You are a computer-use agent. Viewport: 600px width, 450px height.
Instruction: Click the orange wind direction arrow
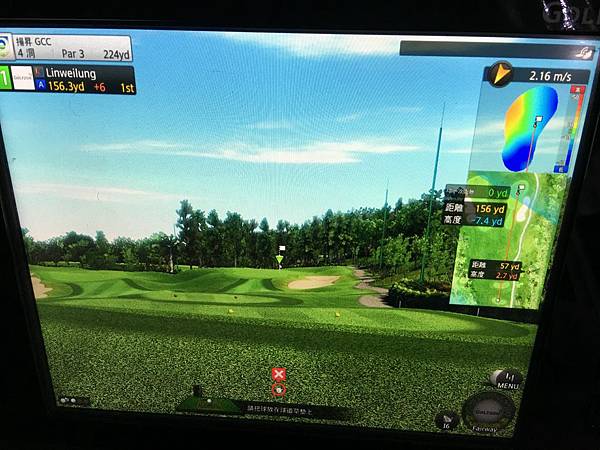tap(500, 73)
